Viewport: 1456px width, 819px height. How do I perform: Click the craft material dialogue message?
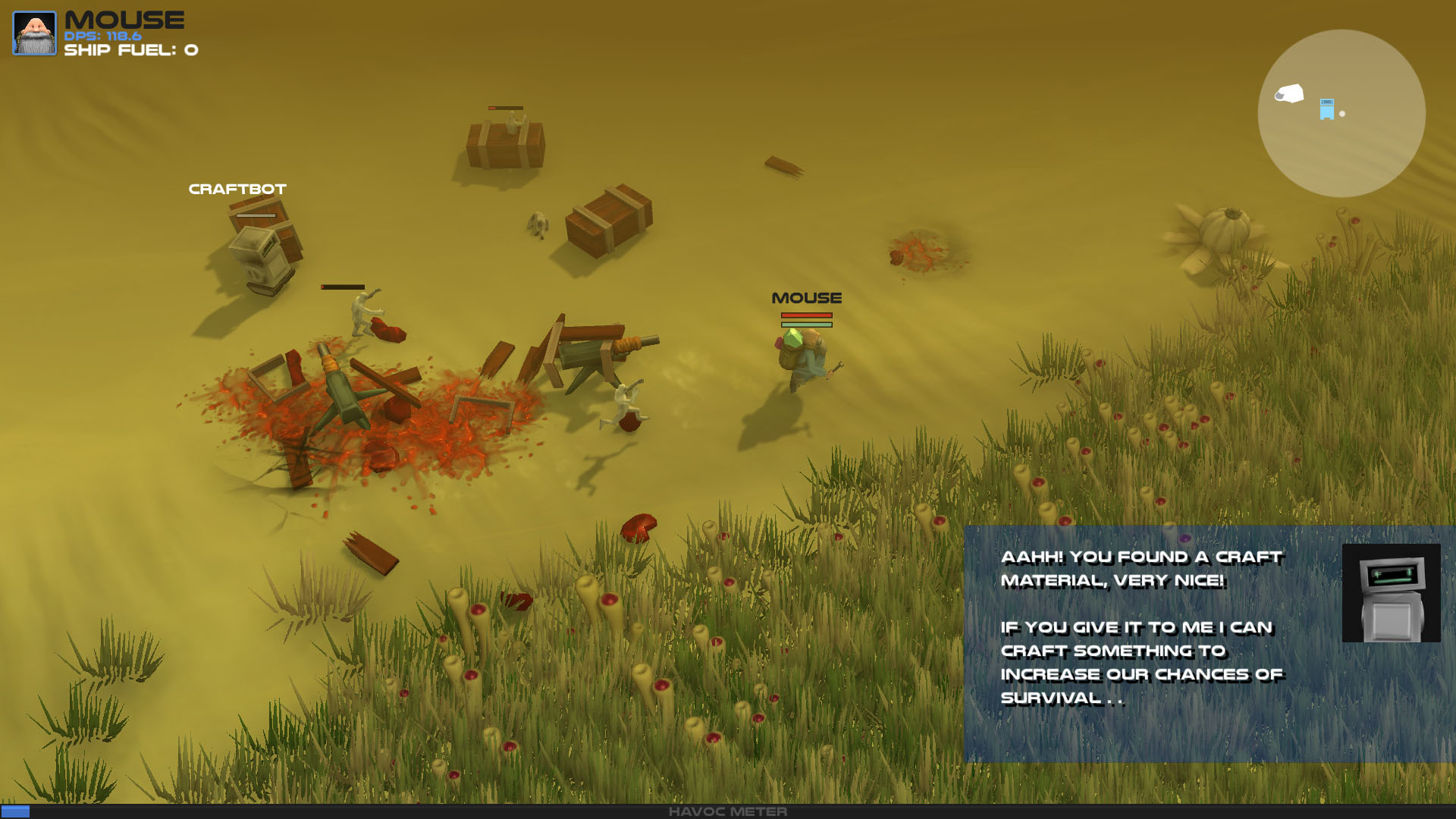1141,627
